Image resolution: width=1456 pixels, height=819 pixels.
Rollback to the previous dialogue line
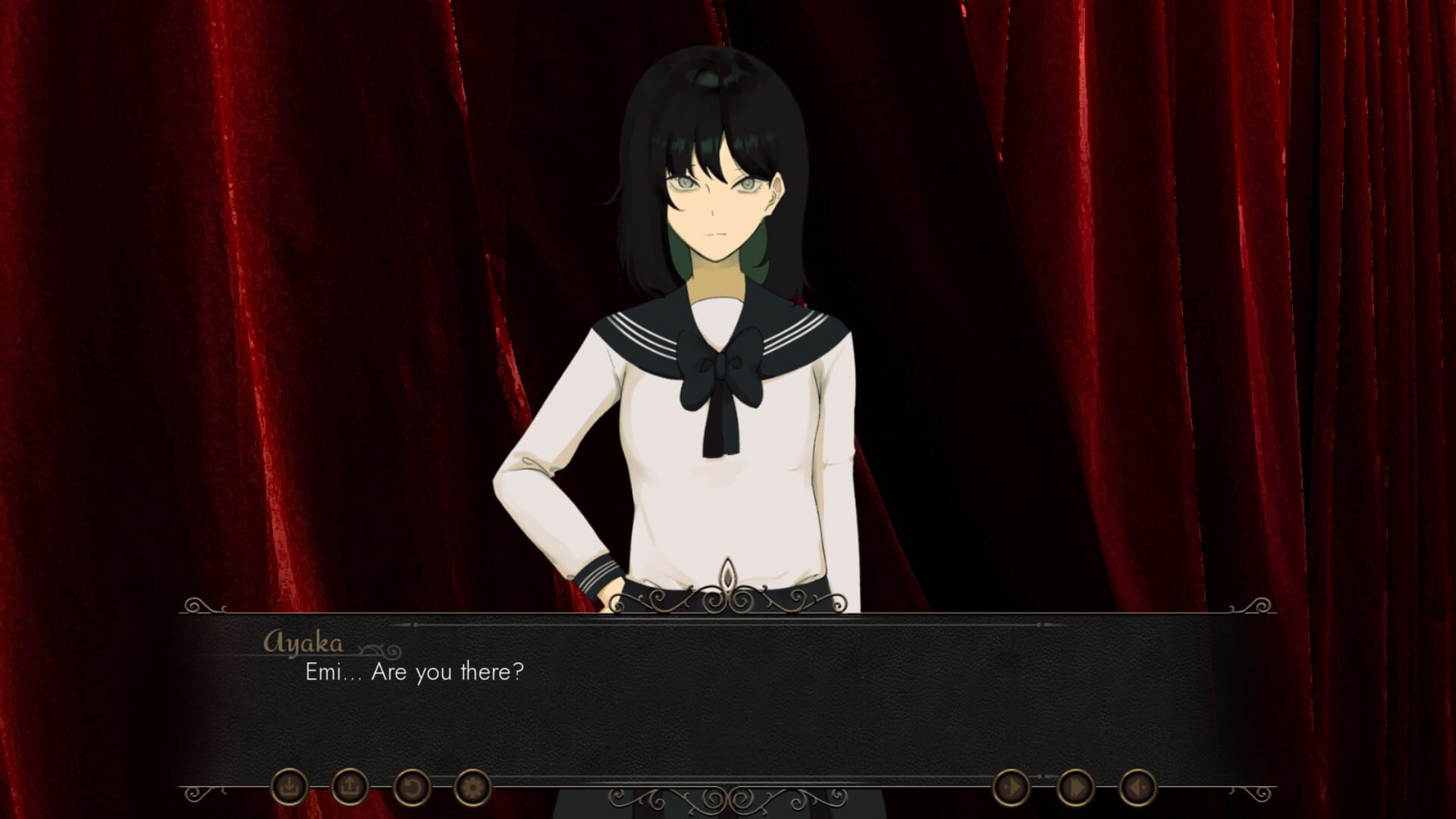click(413, 789)
